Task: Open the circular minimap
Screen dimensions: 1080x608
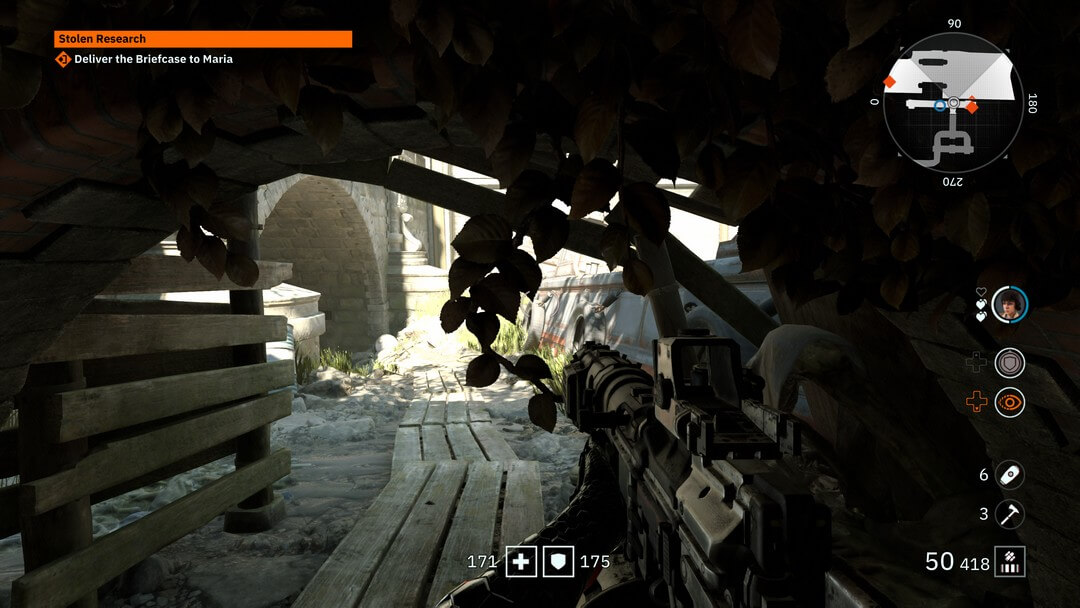Action: [x=953, y=103]
